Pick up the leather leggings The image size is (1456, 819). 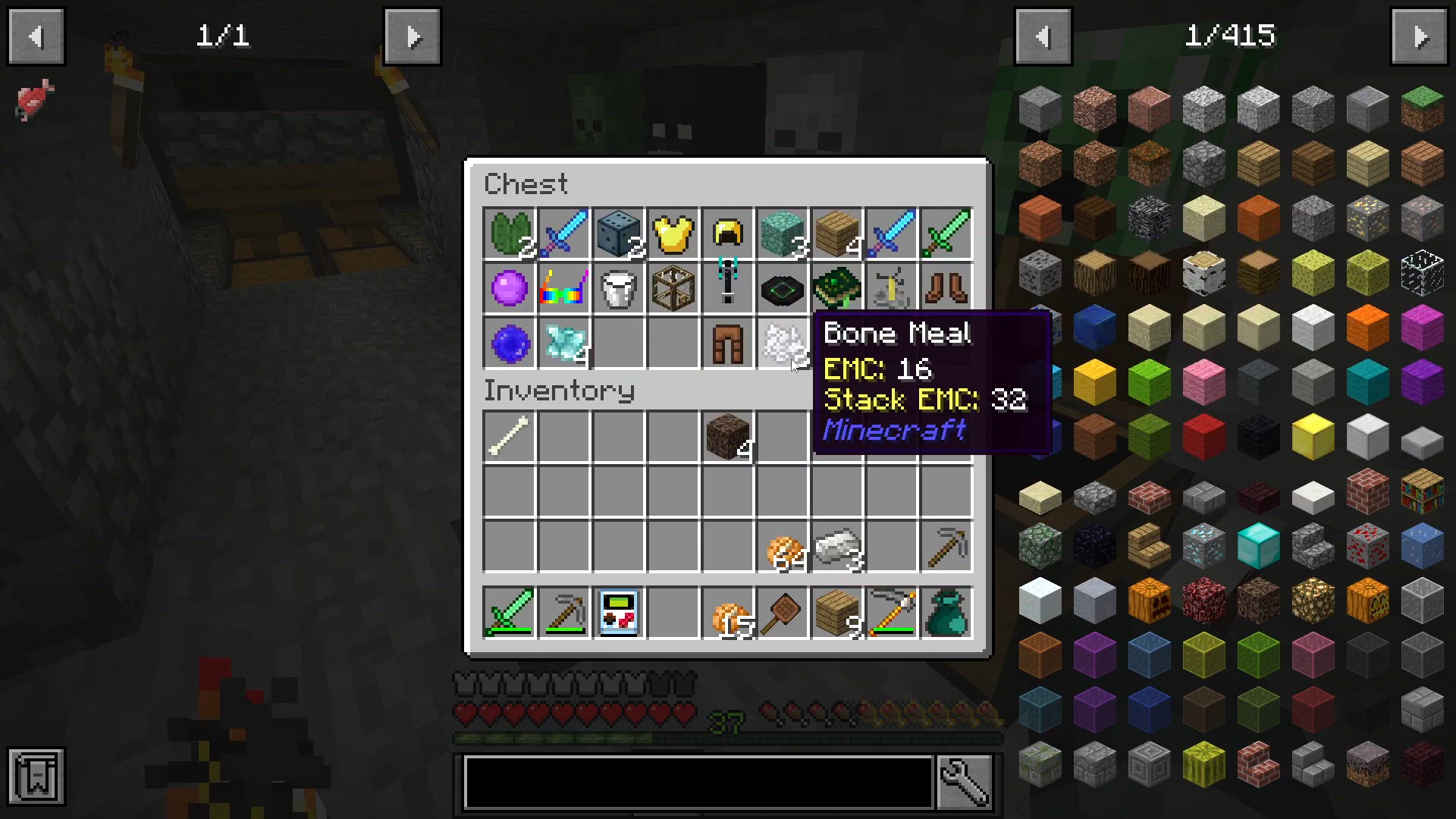pos(727,343)
